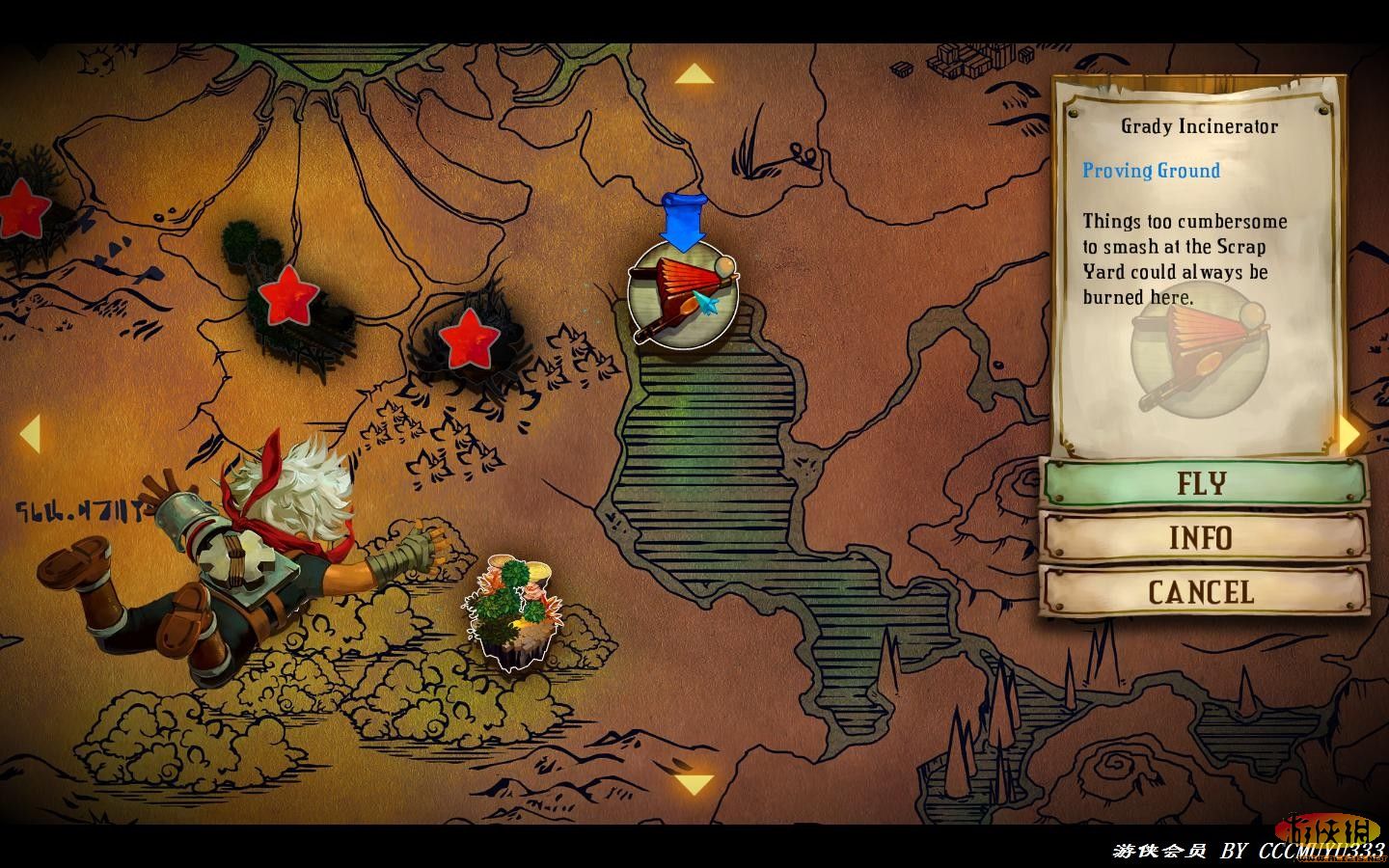Select the Grady Incinerator map marker
Image resolution: width=1389 pixels, height=868 pixels.
[x=683, y=294]
